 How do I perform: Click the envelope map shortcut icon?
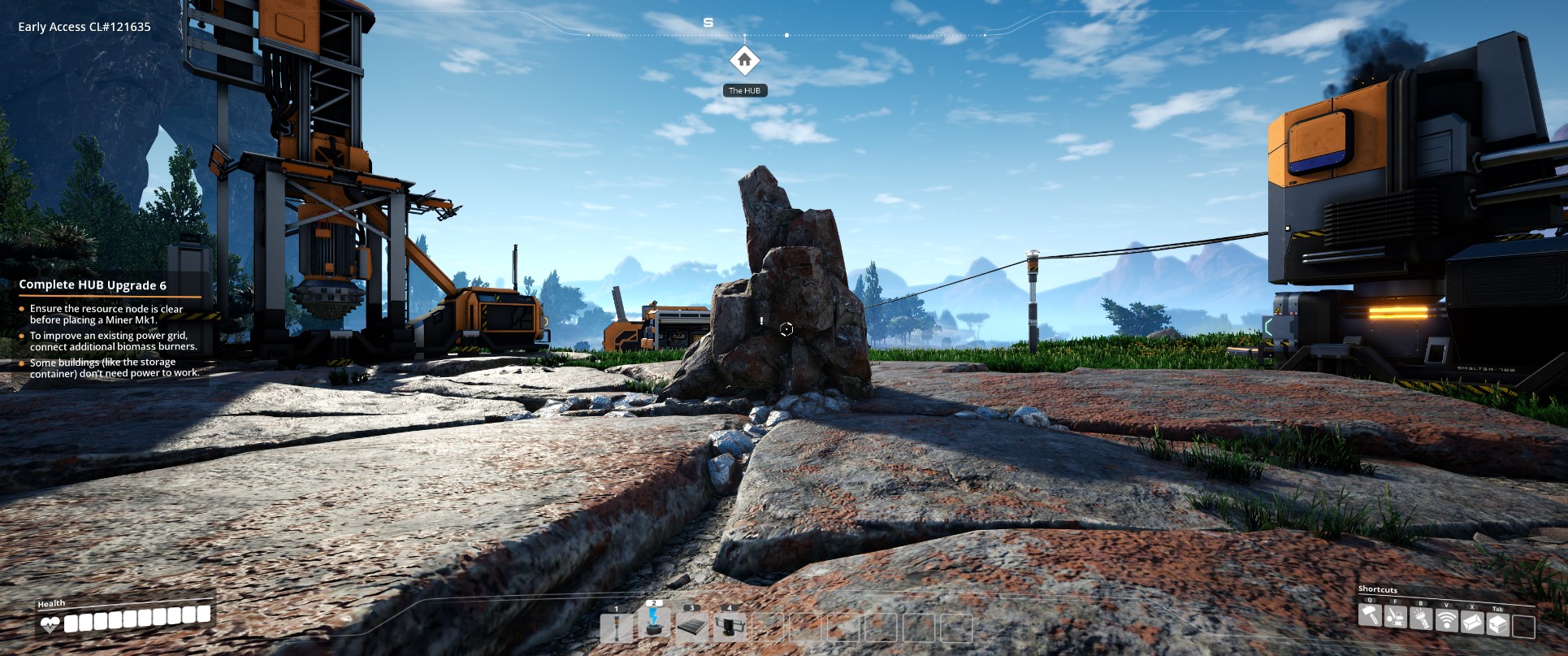[1472, 622]
